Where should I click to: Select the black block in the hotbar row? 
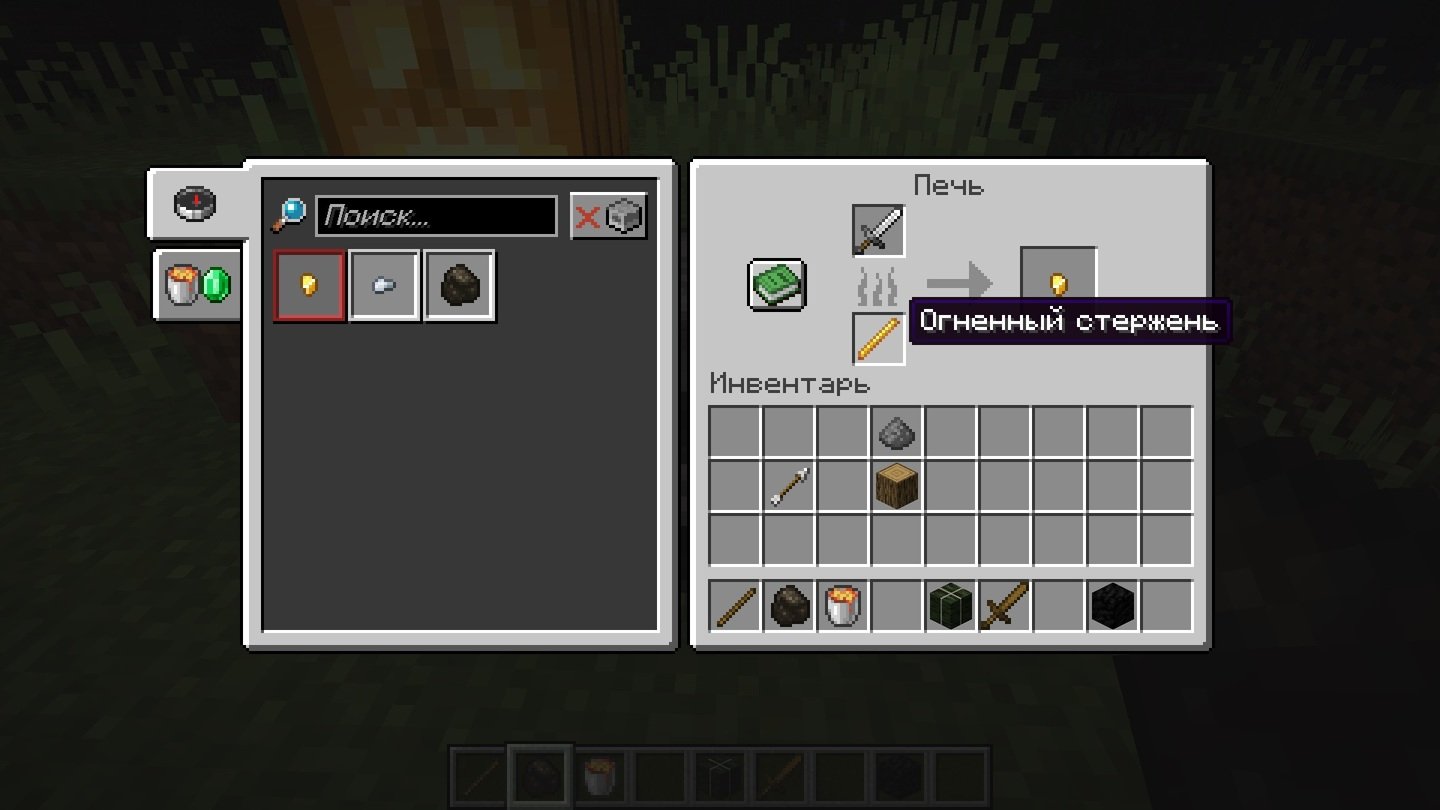coord(1113,606)
